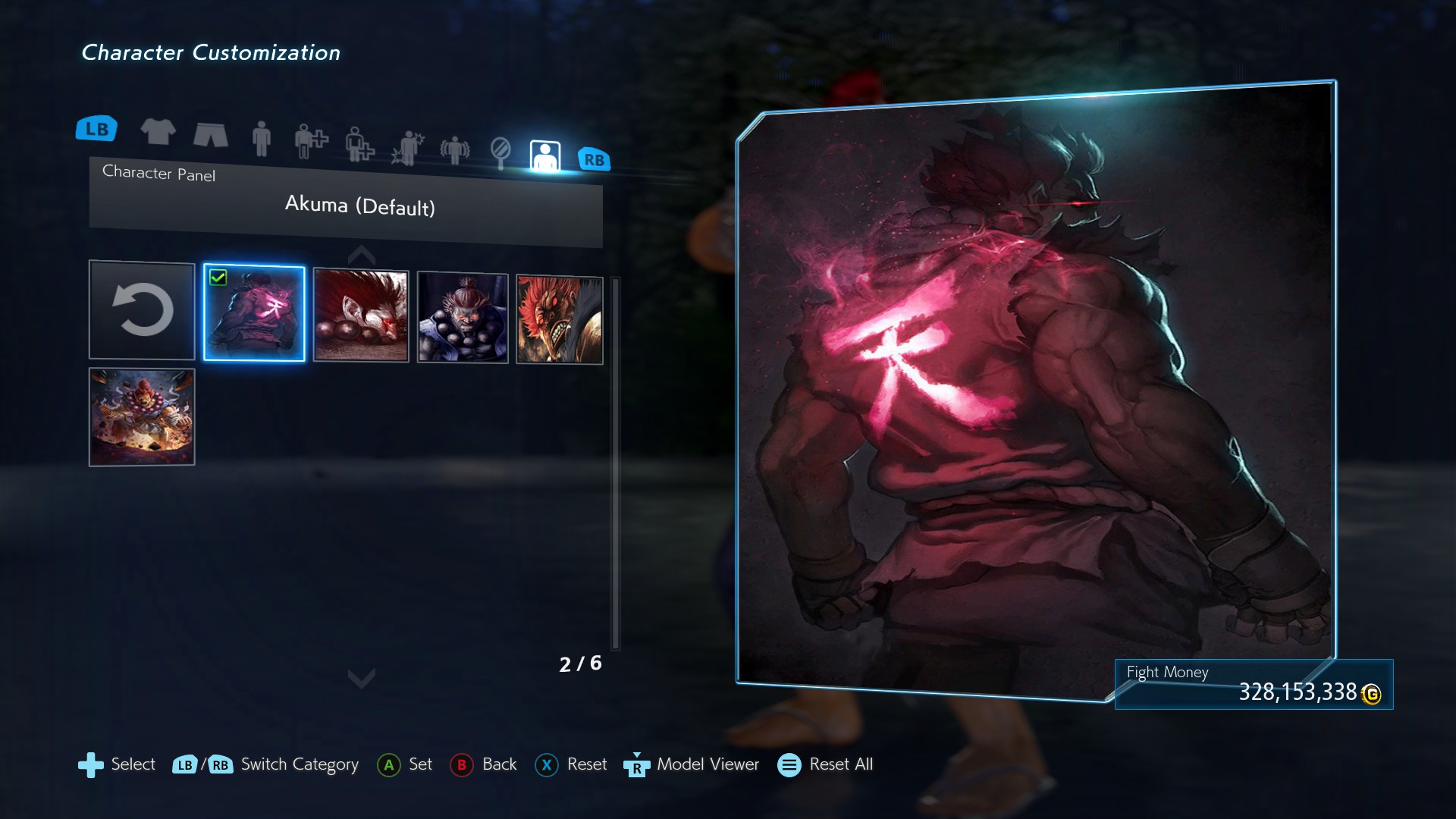Open the vibrating character category icon
1456x819 pixels.
(x=453, y=150)
